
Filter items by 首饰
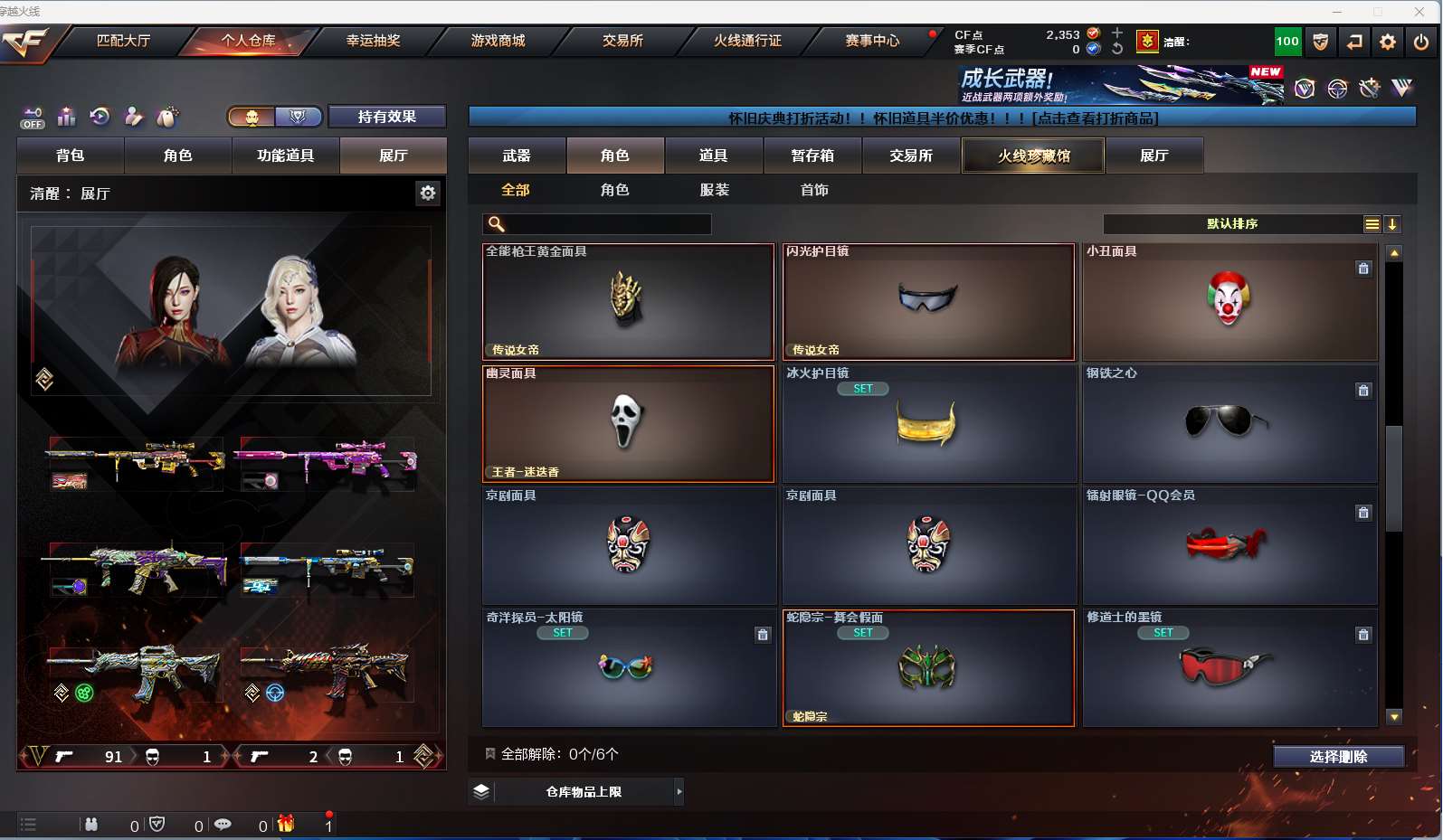[x=814, y=190]
